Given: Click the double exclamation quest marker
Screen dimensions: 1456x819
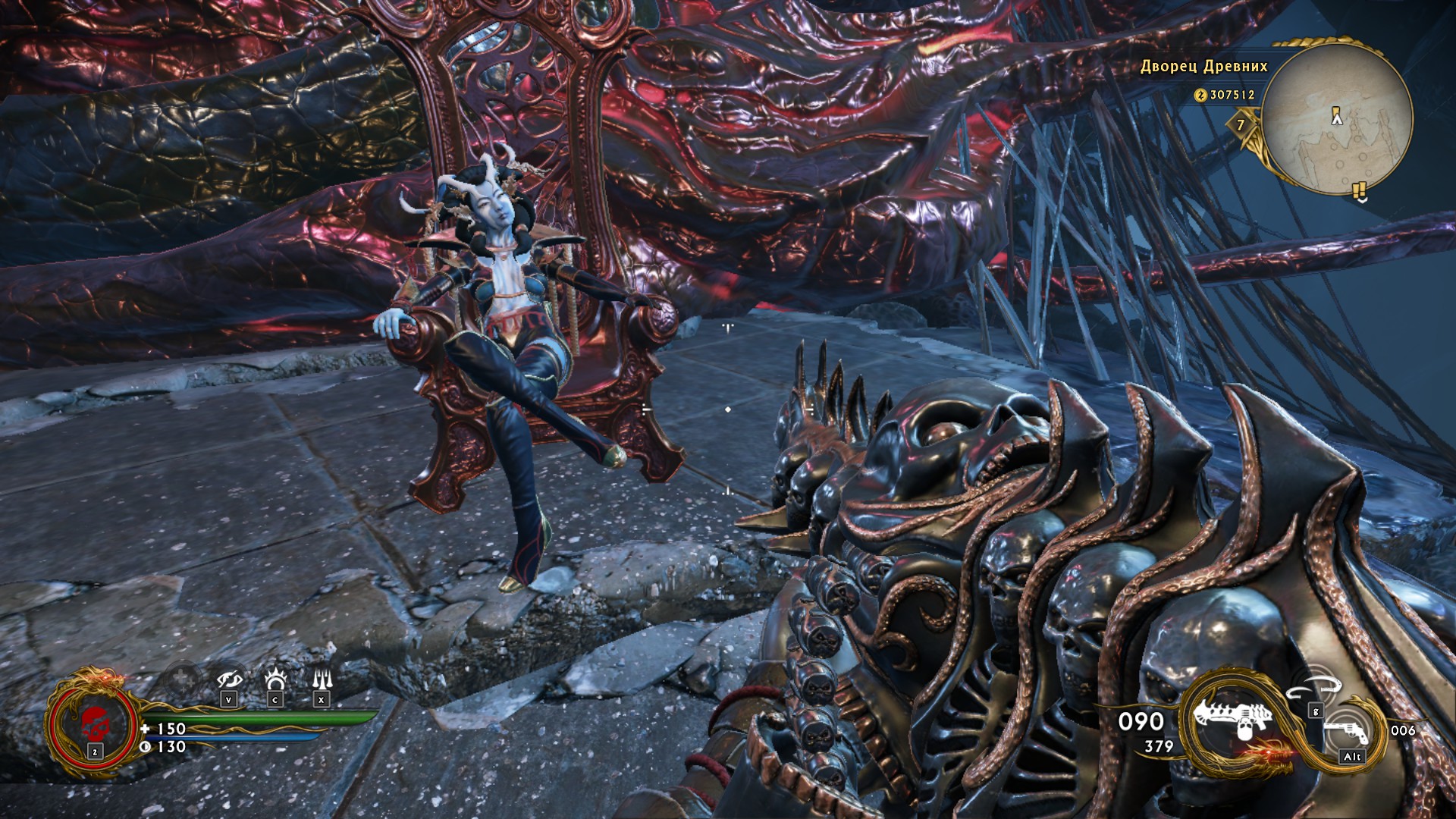Looking at the screenshot, I should [x=1360, y=190].
